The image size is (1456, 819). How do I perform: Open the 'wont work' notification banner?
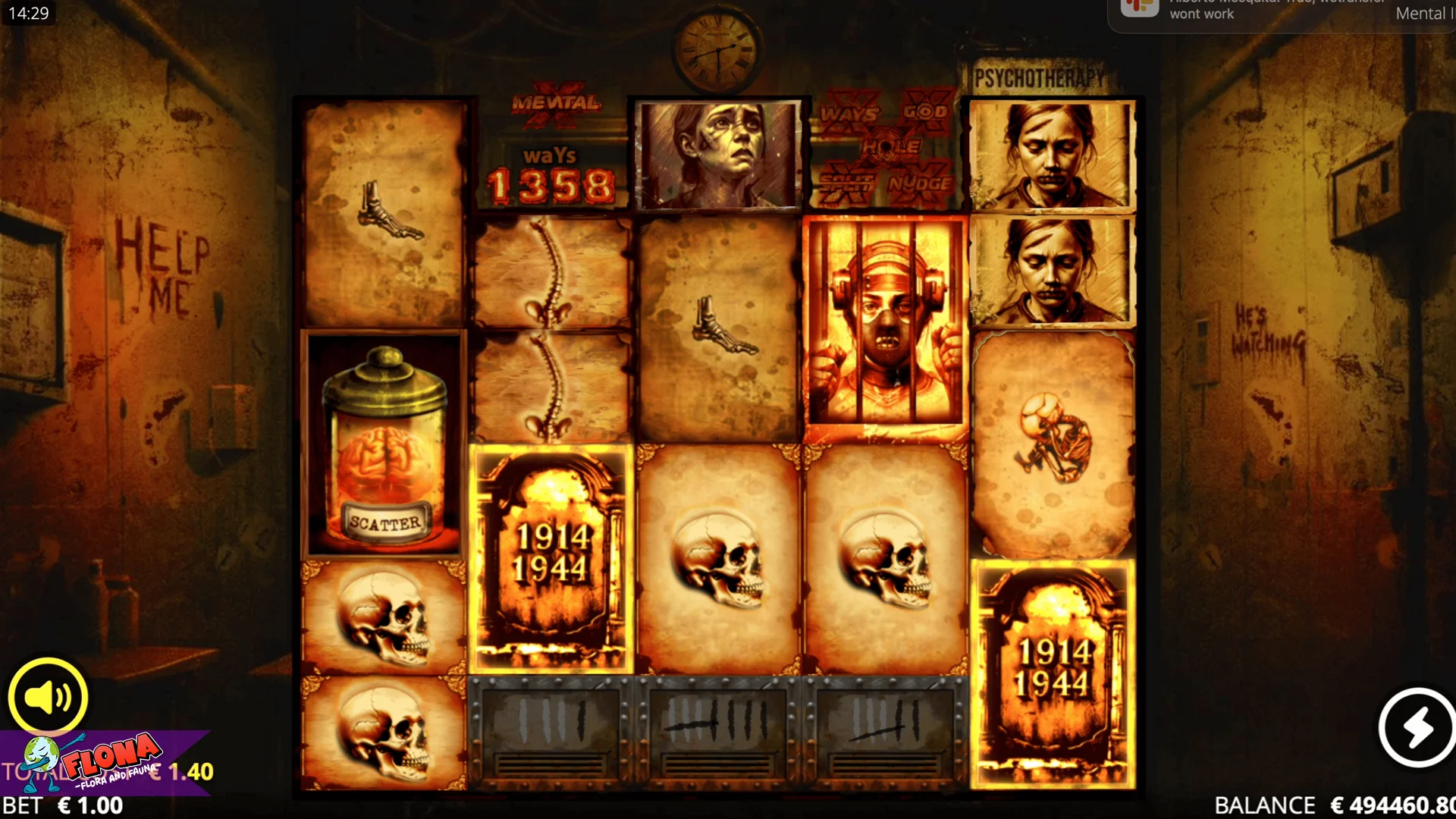[1280, 14]
